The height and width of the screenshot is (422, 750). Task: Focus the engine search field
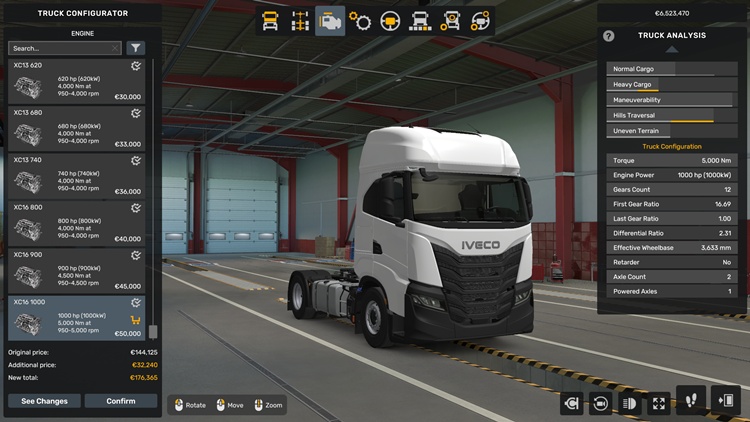[64, 48]
